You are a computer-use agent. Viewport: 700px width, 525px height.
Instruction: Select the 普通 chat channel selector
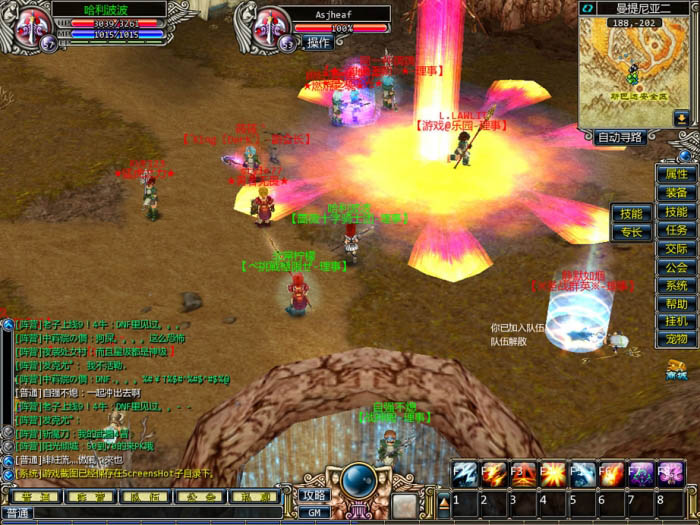click(x=17, y=514)
